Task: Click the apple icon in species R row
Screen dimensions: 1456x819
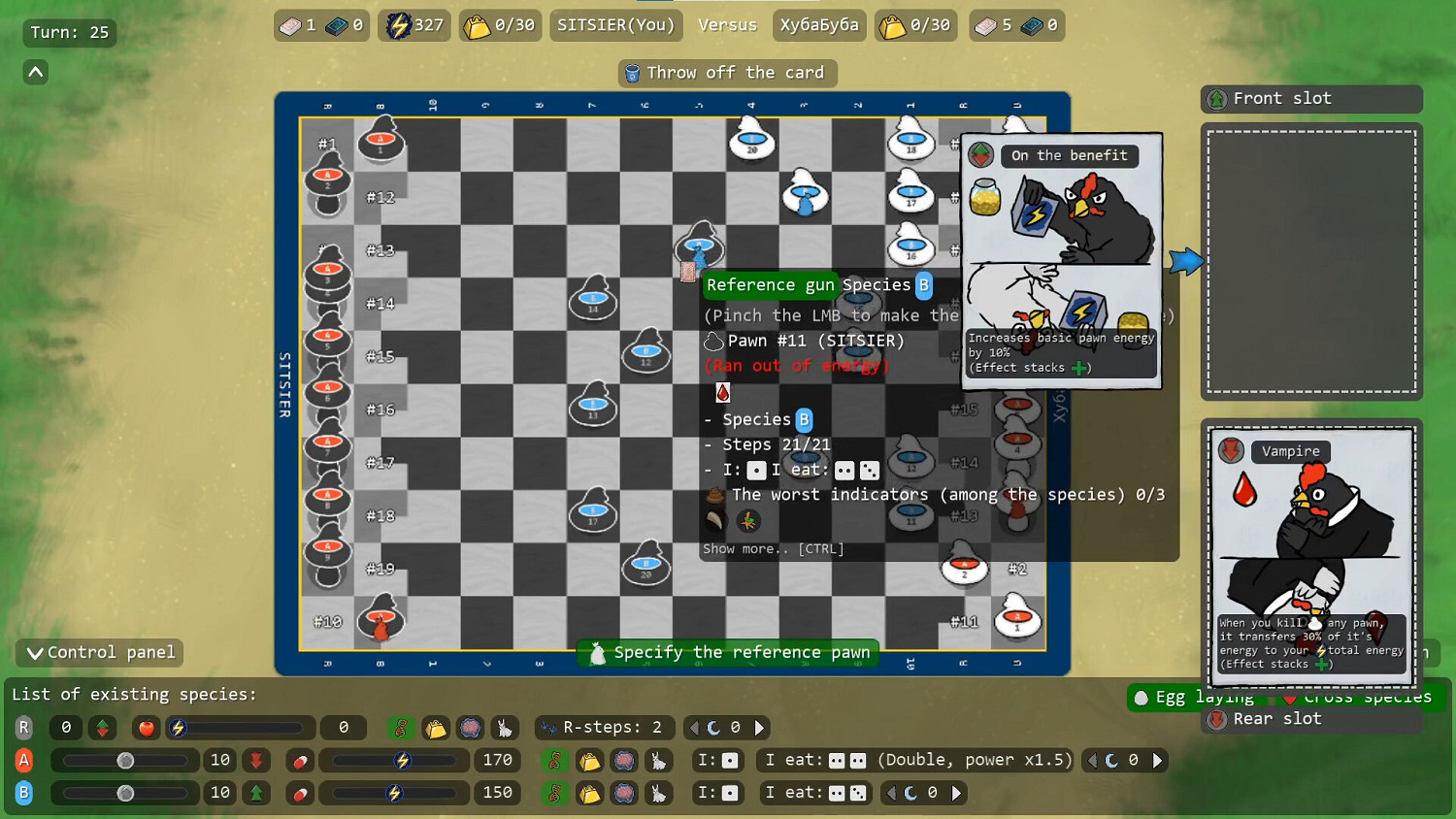Action: pos(146,727)
